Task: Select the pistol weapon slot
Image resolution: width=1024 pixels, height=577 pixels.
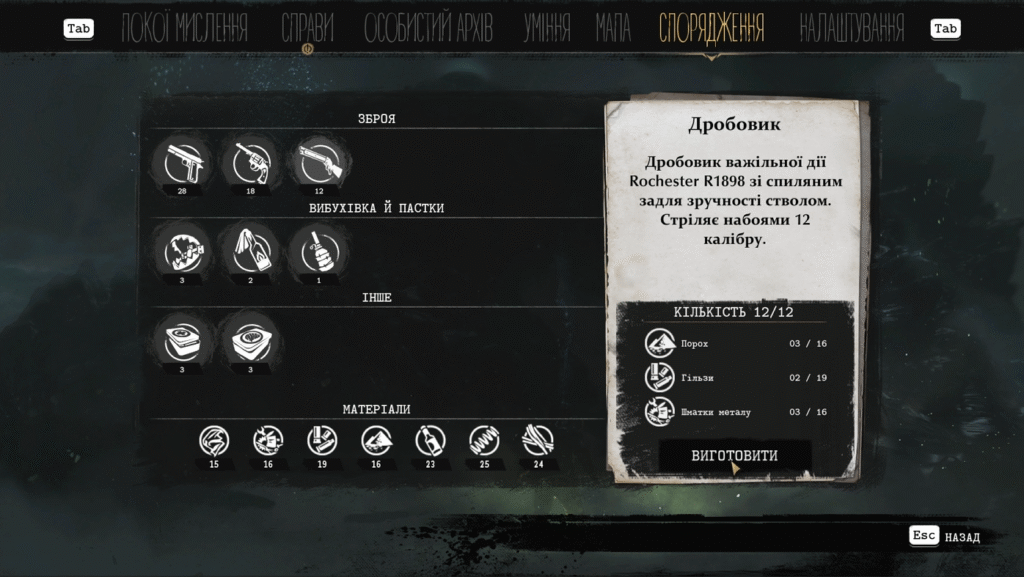Action: coord(182,162)
